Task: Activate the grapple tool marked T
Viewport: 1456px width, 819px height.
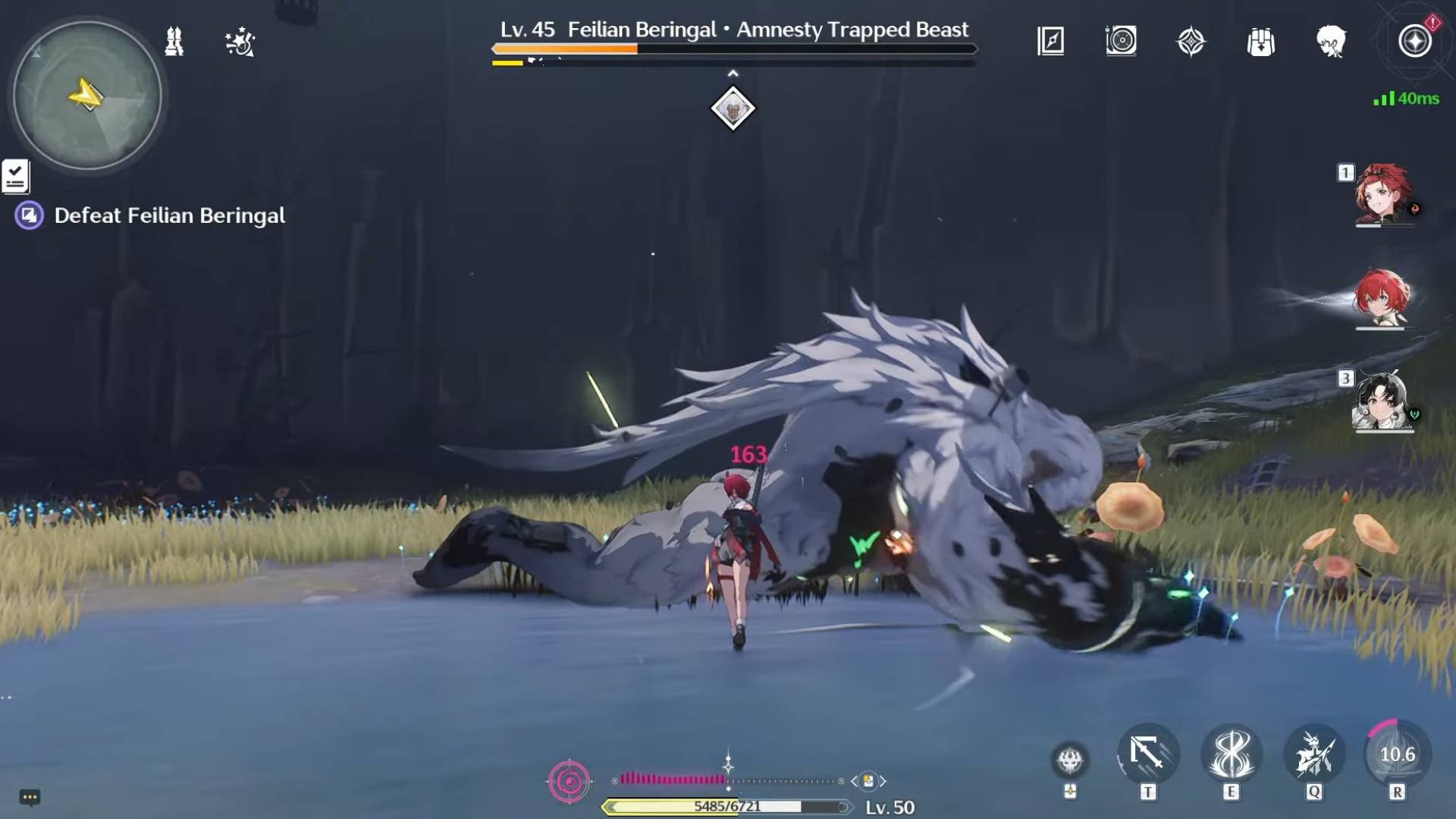Action: [1147, 755]
